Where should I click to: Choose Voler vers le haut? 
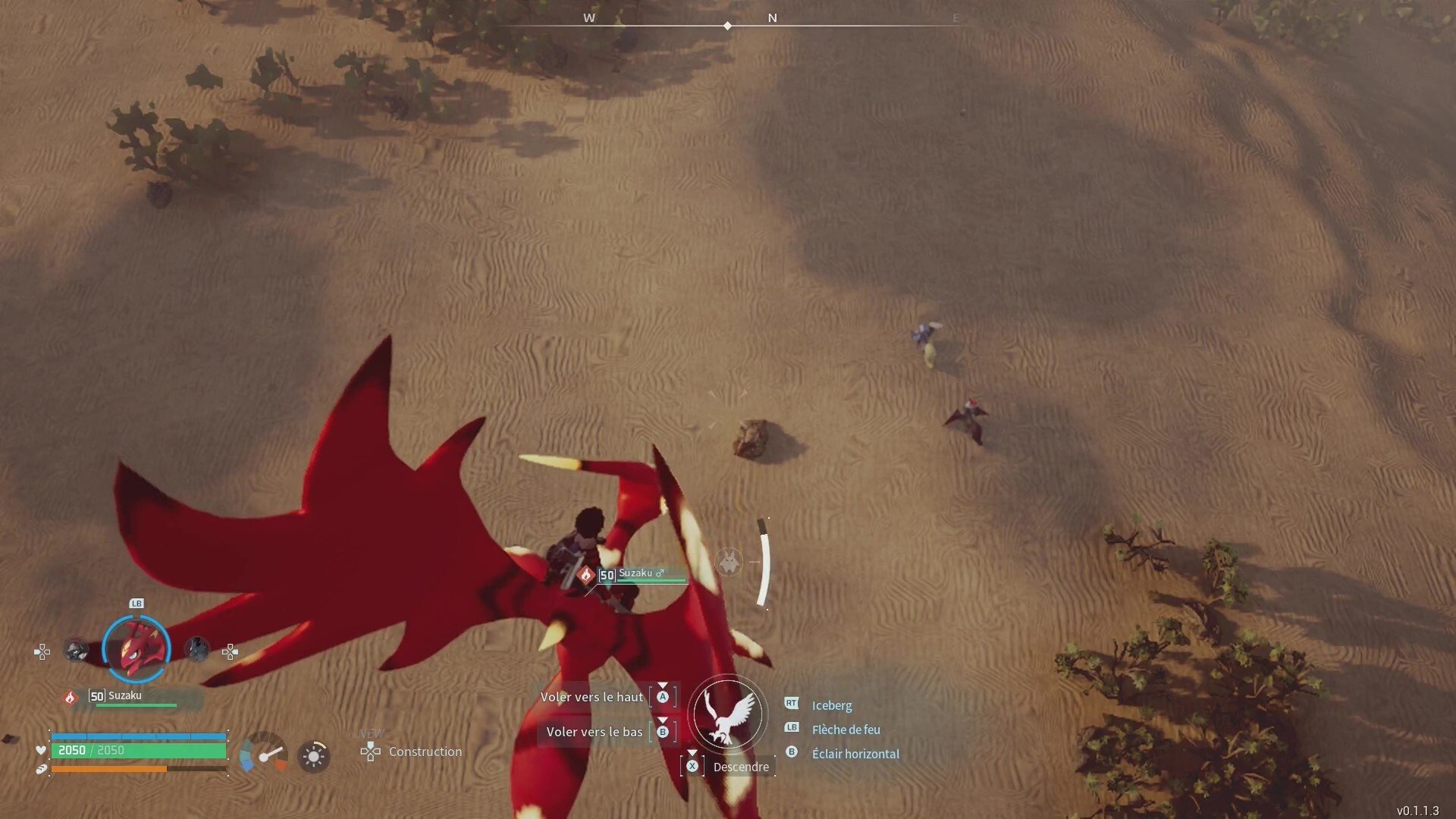[x=592, y=697]
